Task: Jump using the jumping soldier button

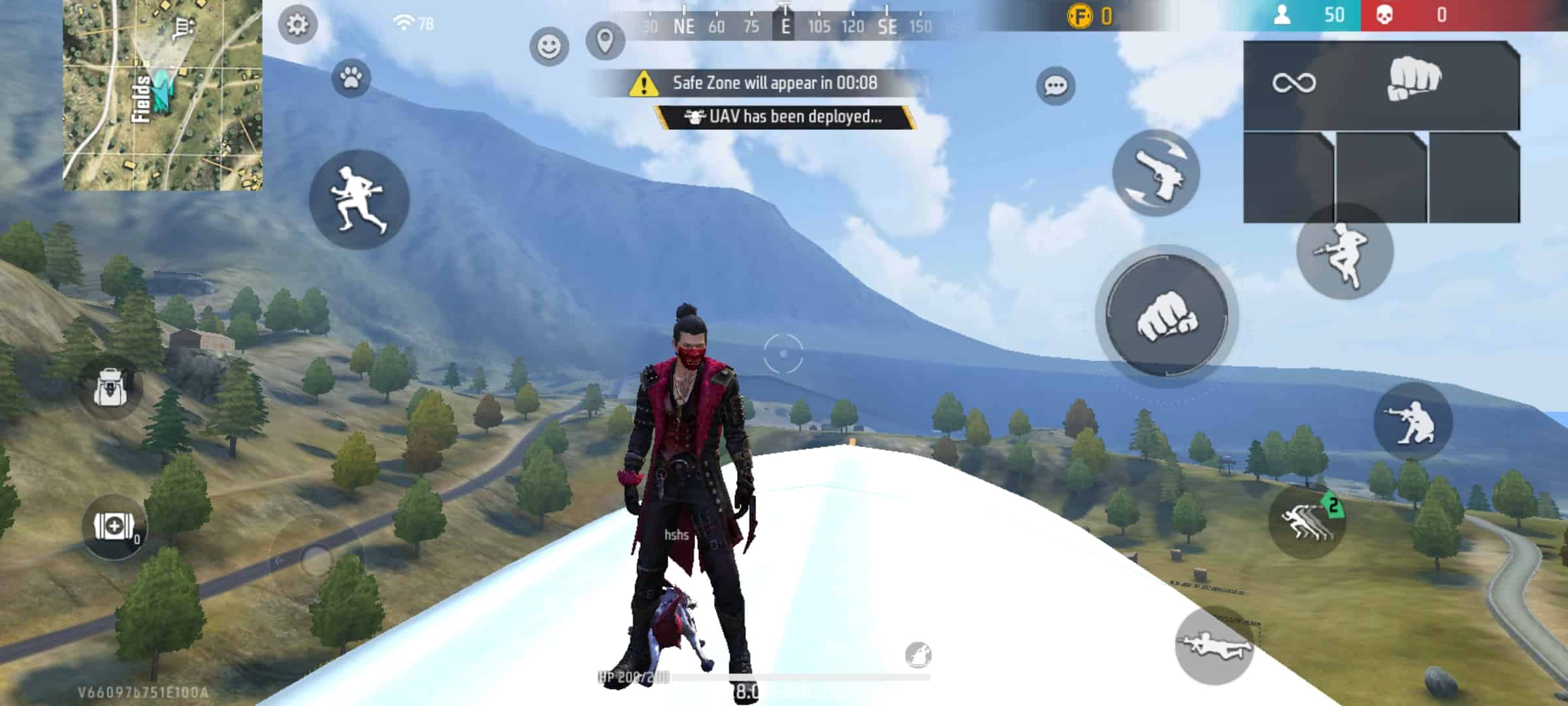Action: point(1345,252)
